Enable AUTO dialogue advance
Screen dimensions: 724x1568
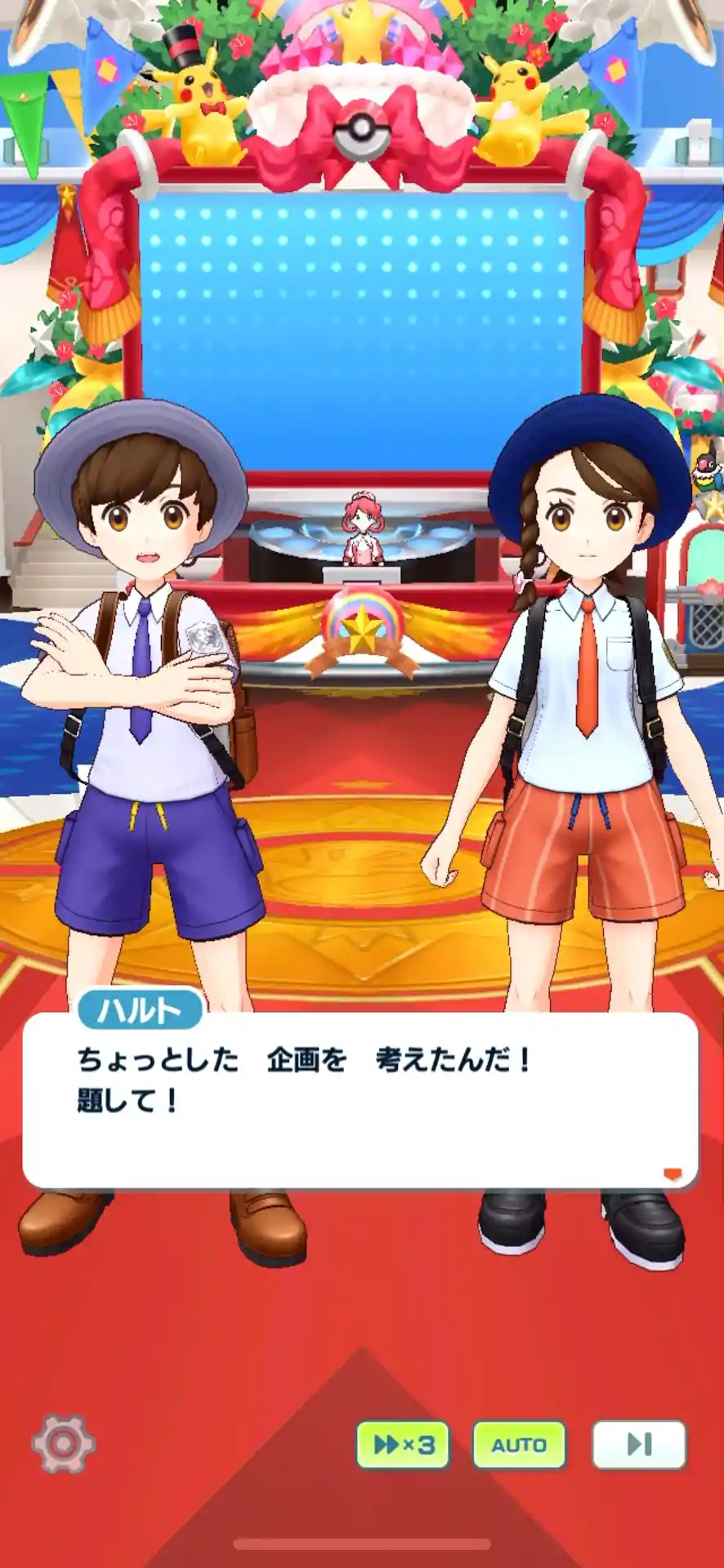[x=519, y=1445]
